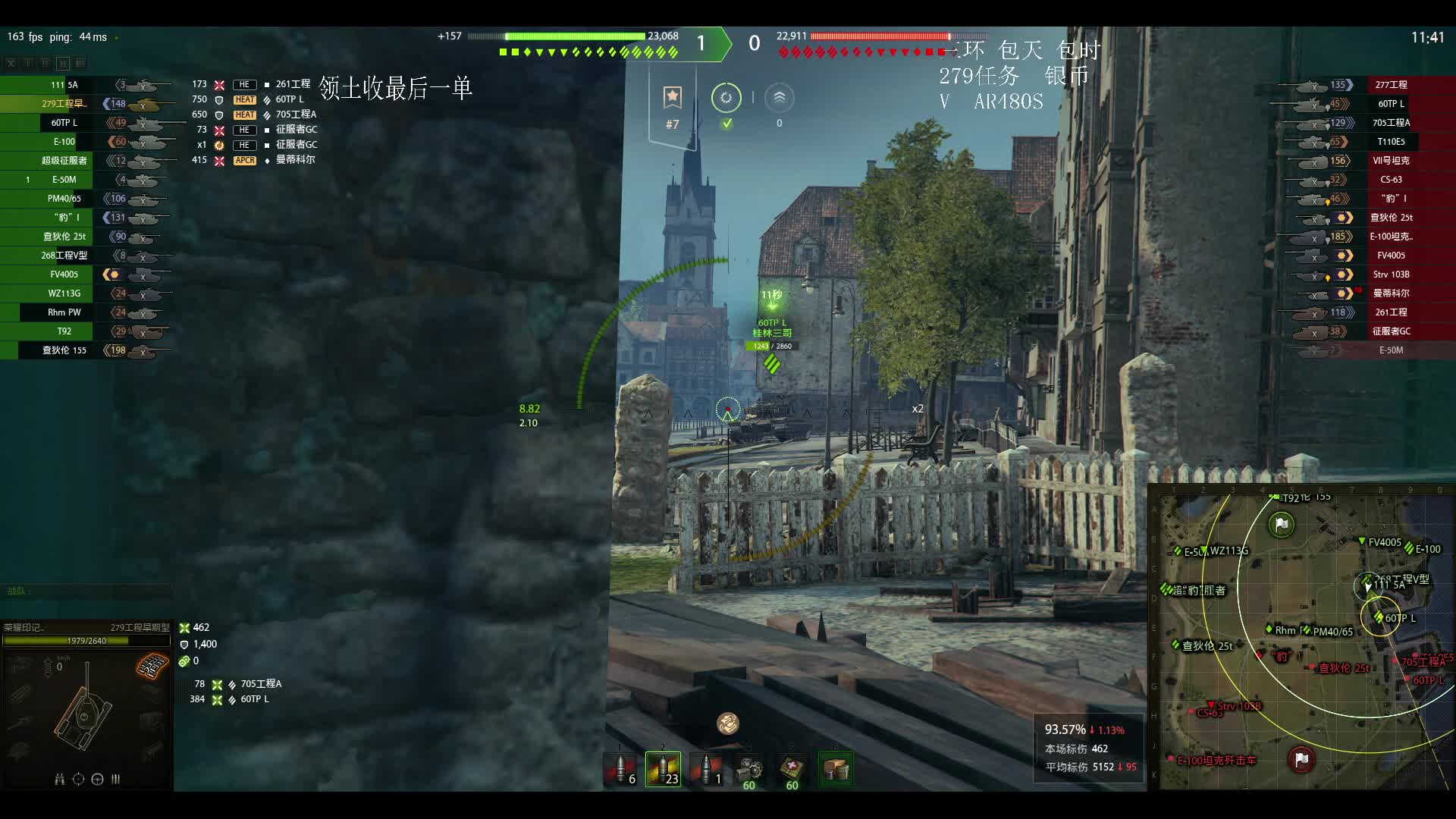Use the repair kit consumable
Screen dimensions: 1456x819
pos(750,769)
